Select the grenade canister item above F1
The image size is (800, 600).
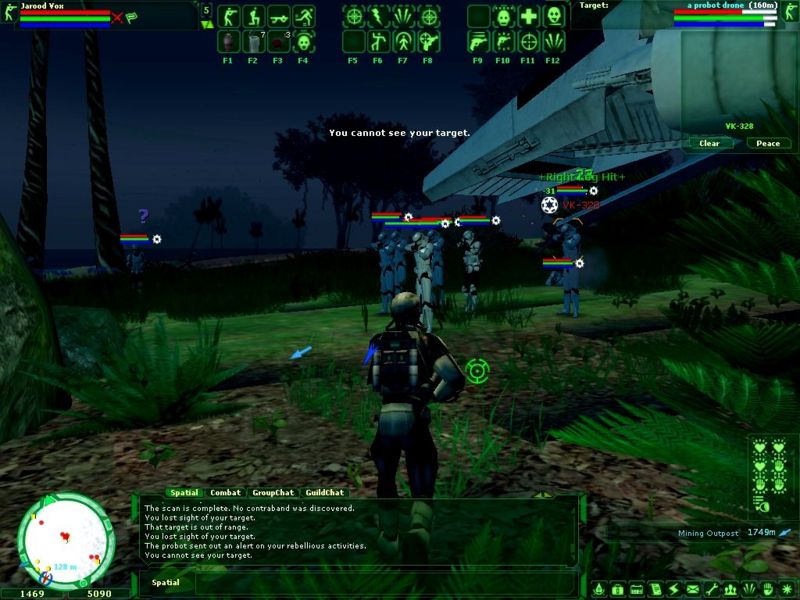pos(228,41)
